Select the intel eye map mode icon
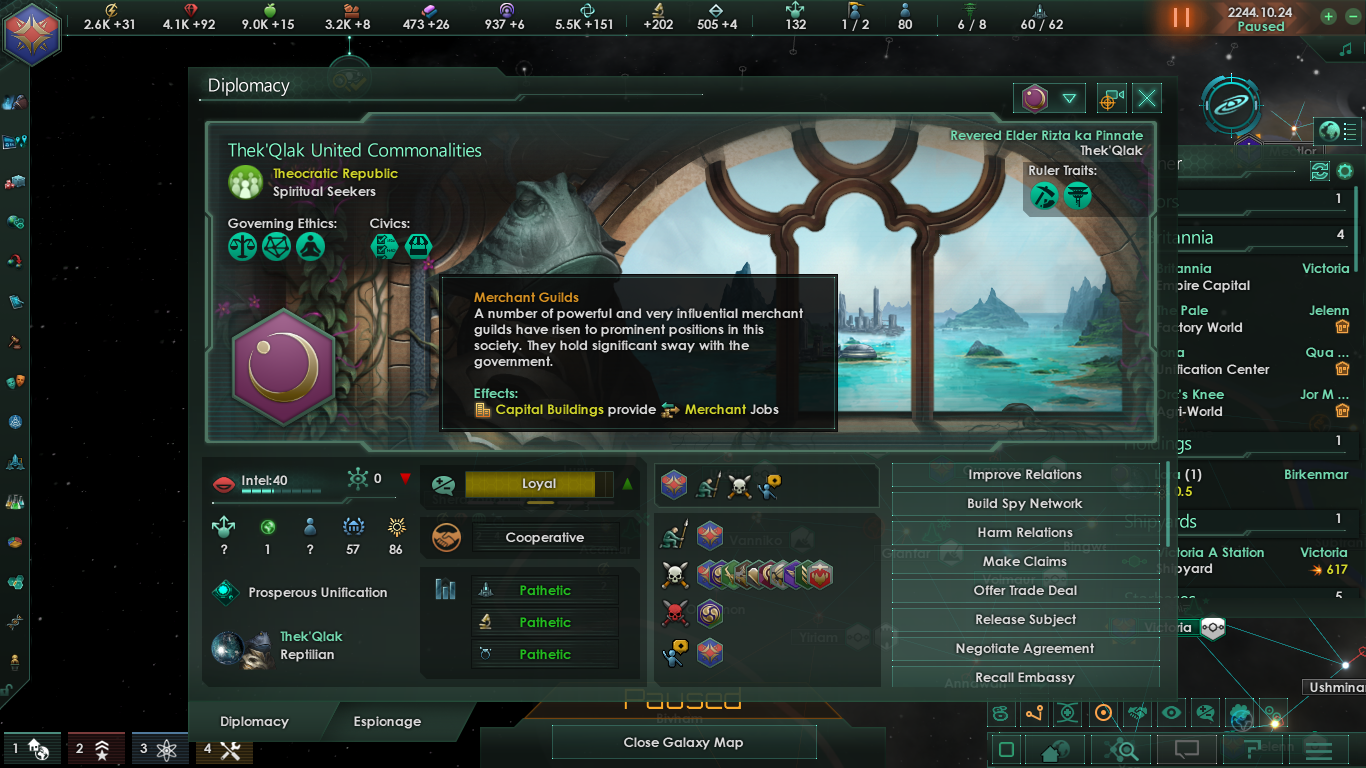This screenshot has width=1366, height=768. (1170, 713)
